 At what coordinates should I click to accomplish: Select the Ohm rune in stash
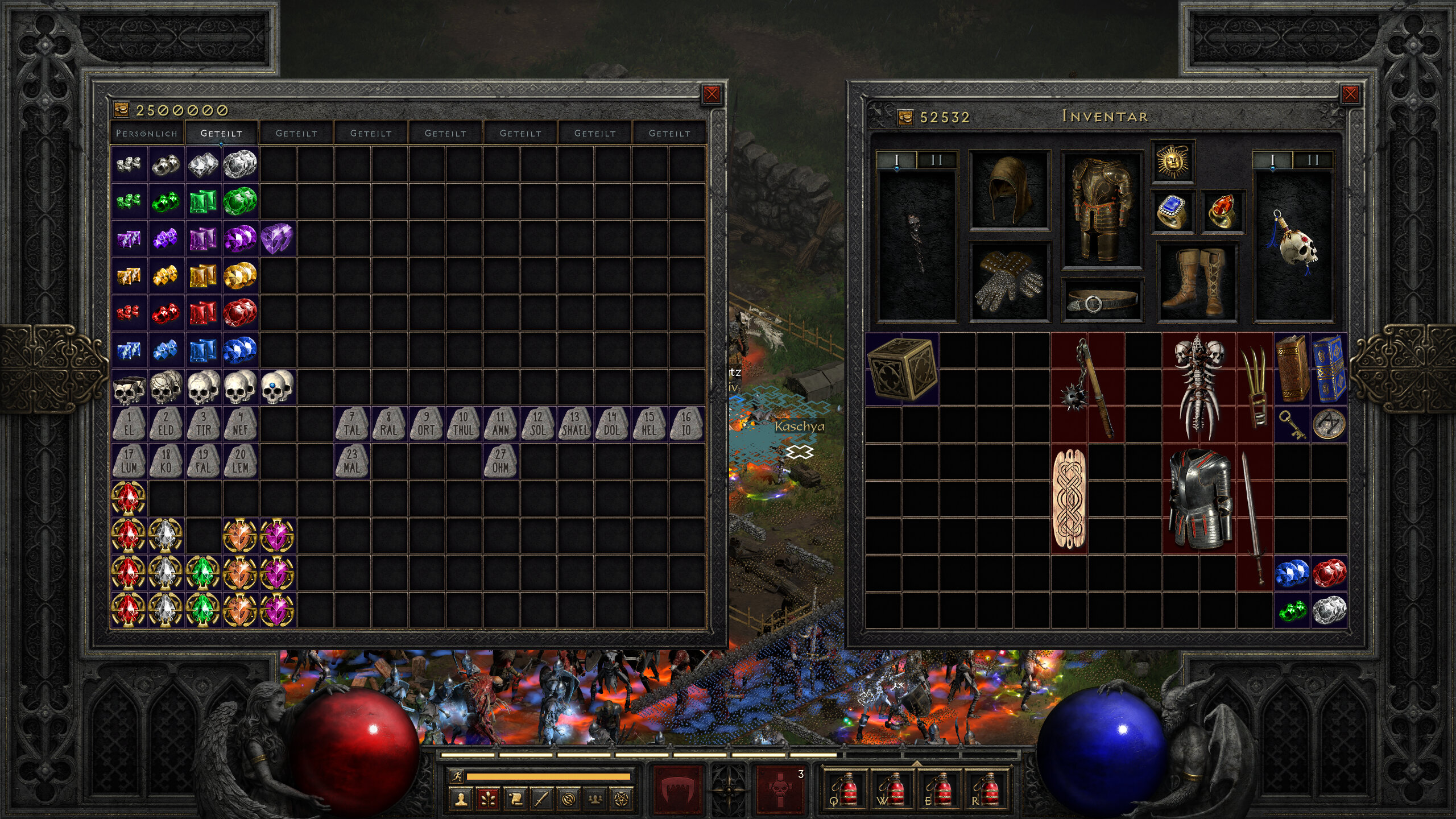point(500,461)
